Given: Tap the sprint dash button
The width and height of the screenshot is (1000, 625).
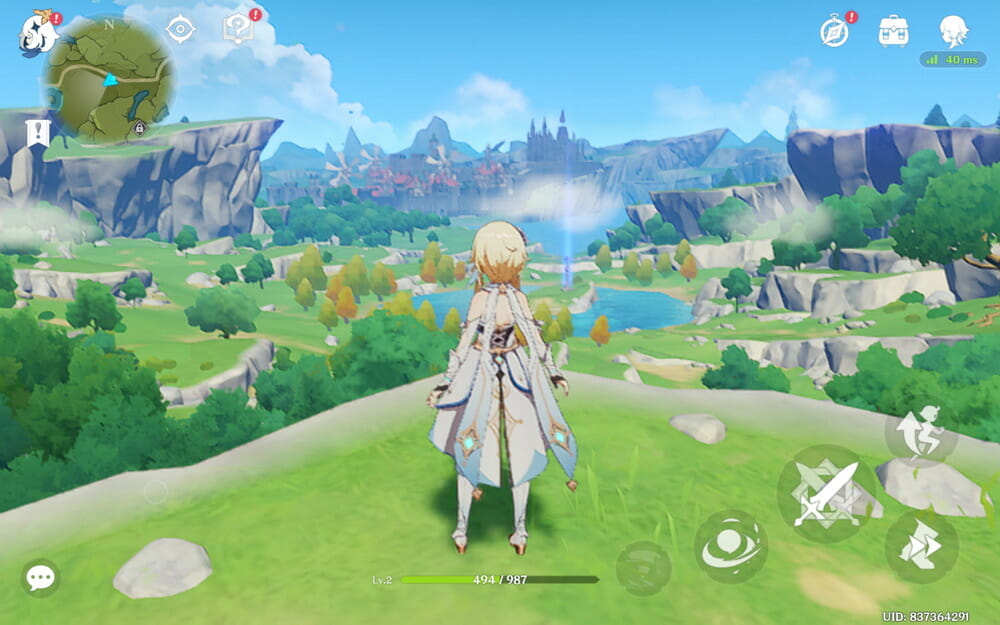Looking at the screenshot, I should pos(921,547).
